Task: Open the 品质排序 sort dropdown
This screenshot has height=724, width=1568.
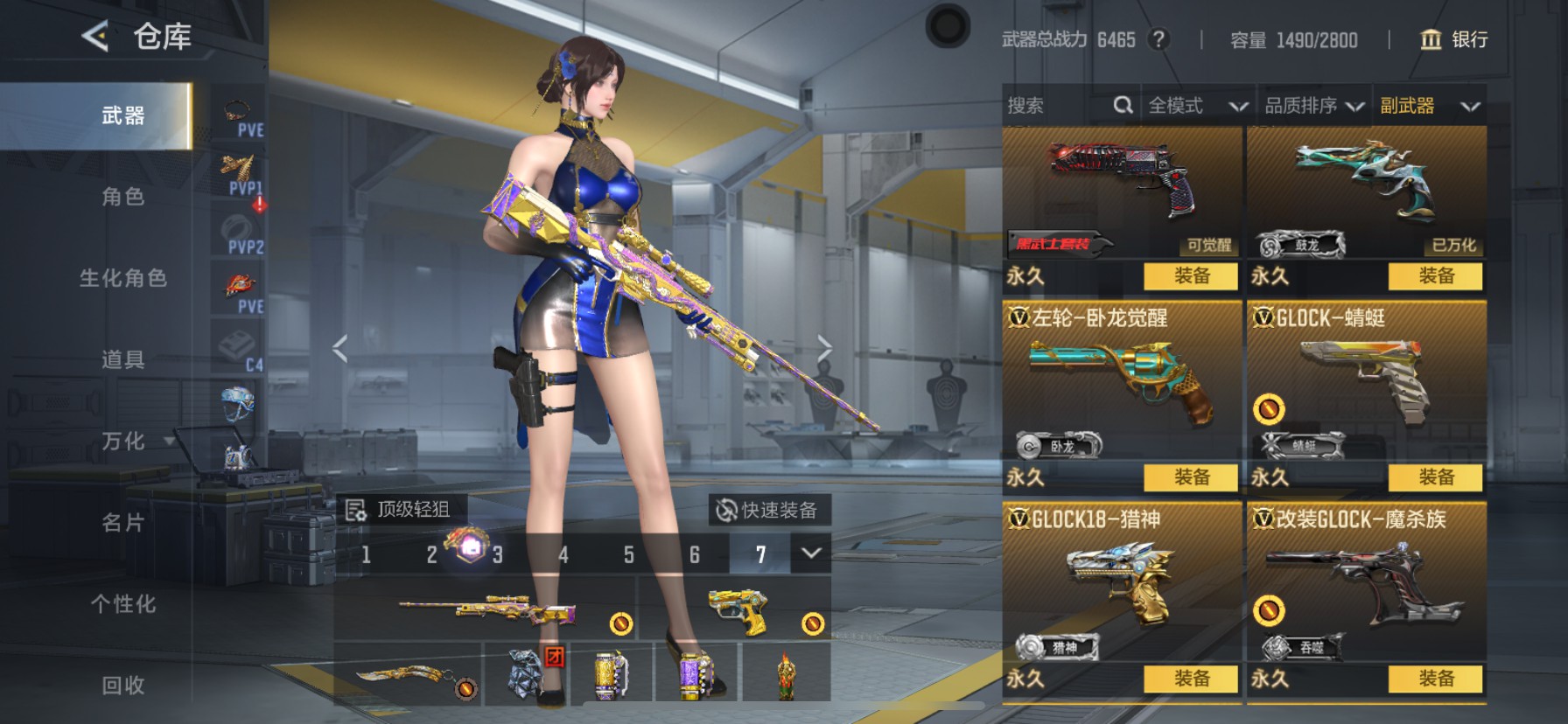Action: pyautogui.click(x=1314, y=106)
